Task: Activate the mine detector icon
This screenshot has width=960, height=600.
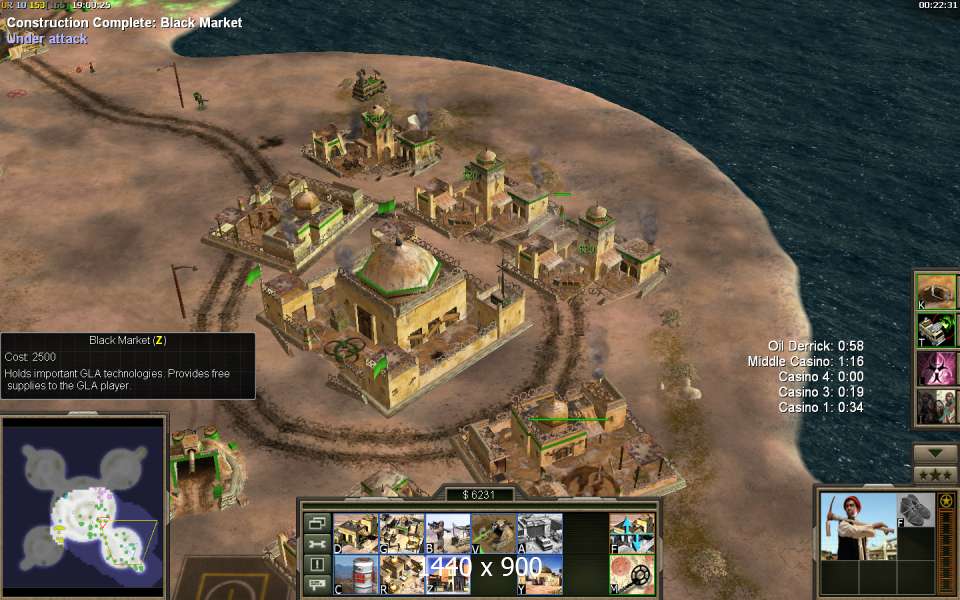Action: point(632,574)
